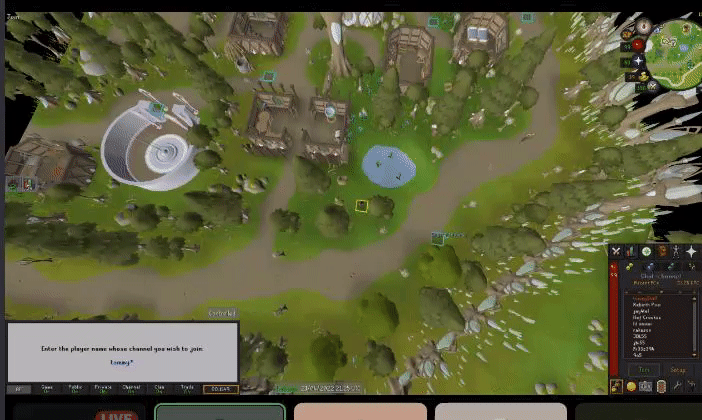The image size is (702, 420).
Task: Open the Skills bar-chart tab
Action: (x=632, y=251)
